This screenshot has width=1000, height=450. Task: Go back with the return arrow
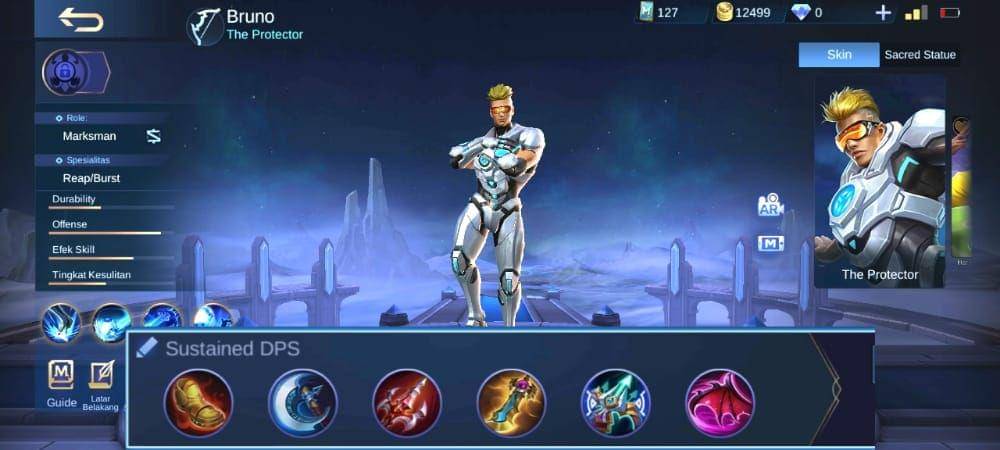(81, 19)
